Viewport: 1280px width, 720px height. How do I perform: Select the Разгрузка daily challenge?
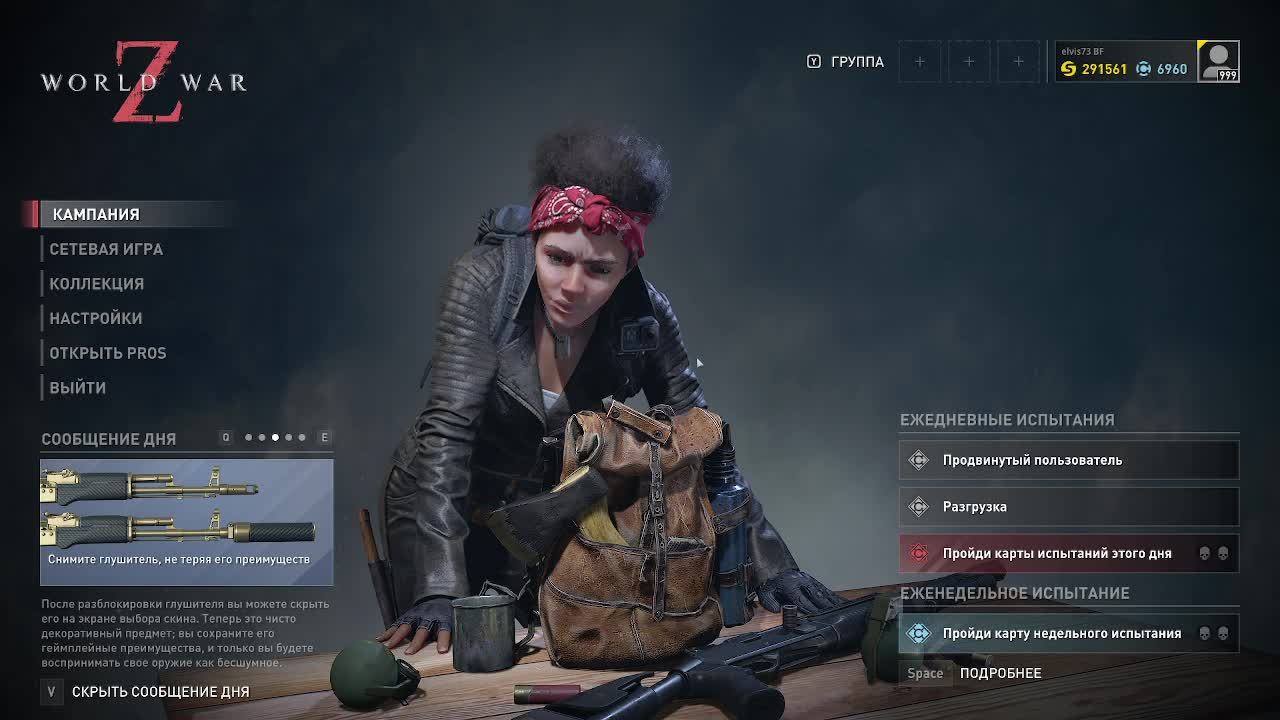1068,507
